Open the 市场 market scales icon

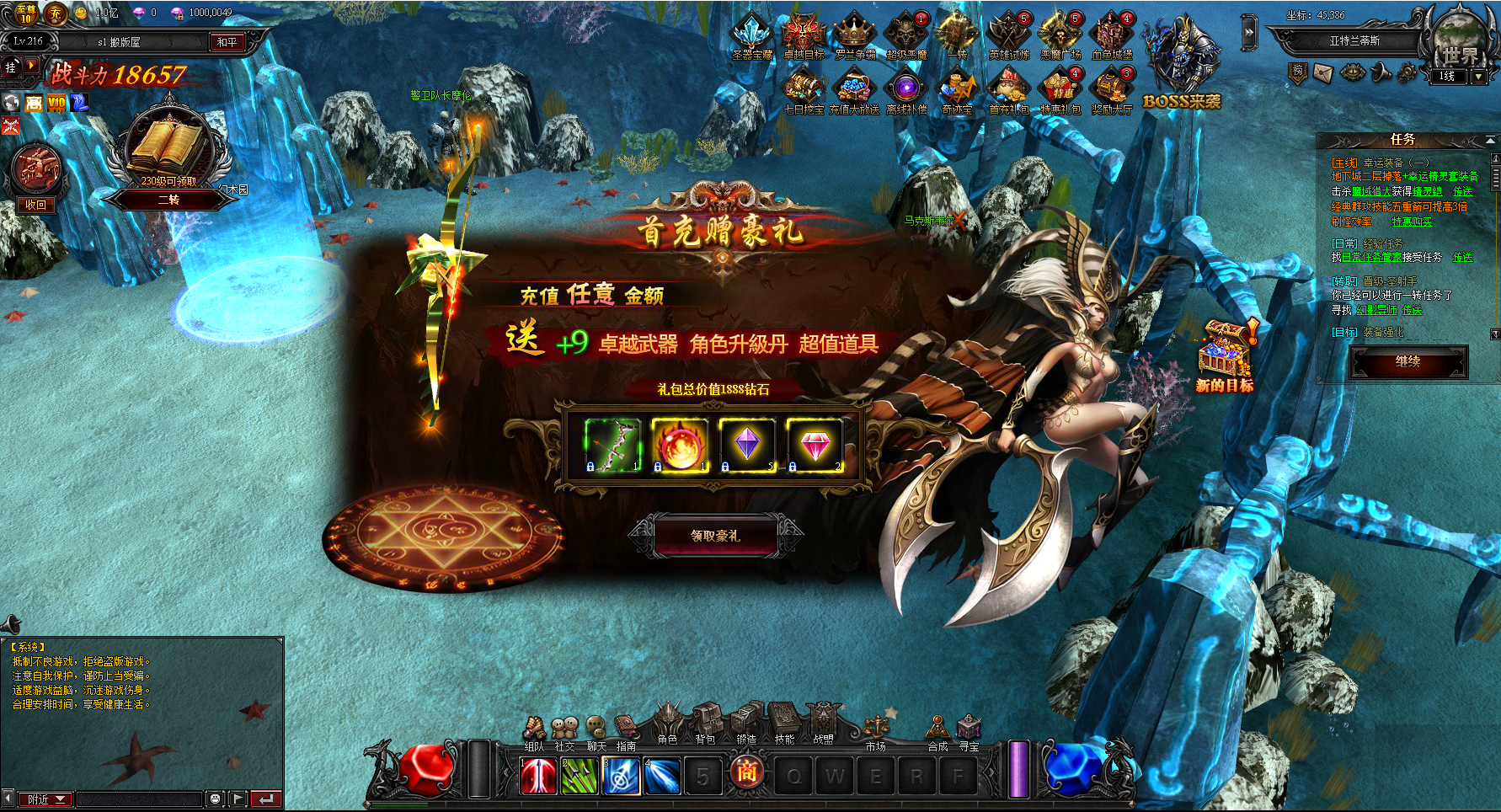pos(876,729)
